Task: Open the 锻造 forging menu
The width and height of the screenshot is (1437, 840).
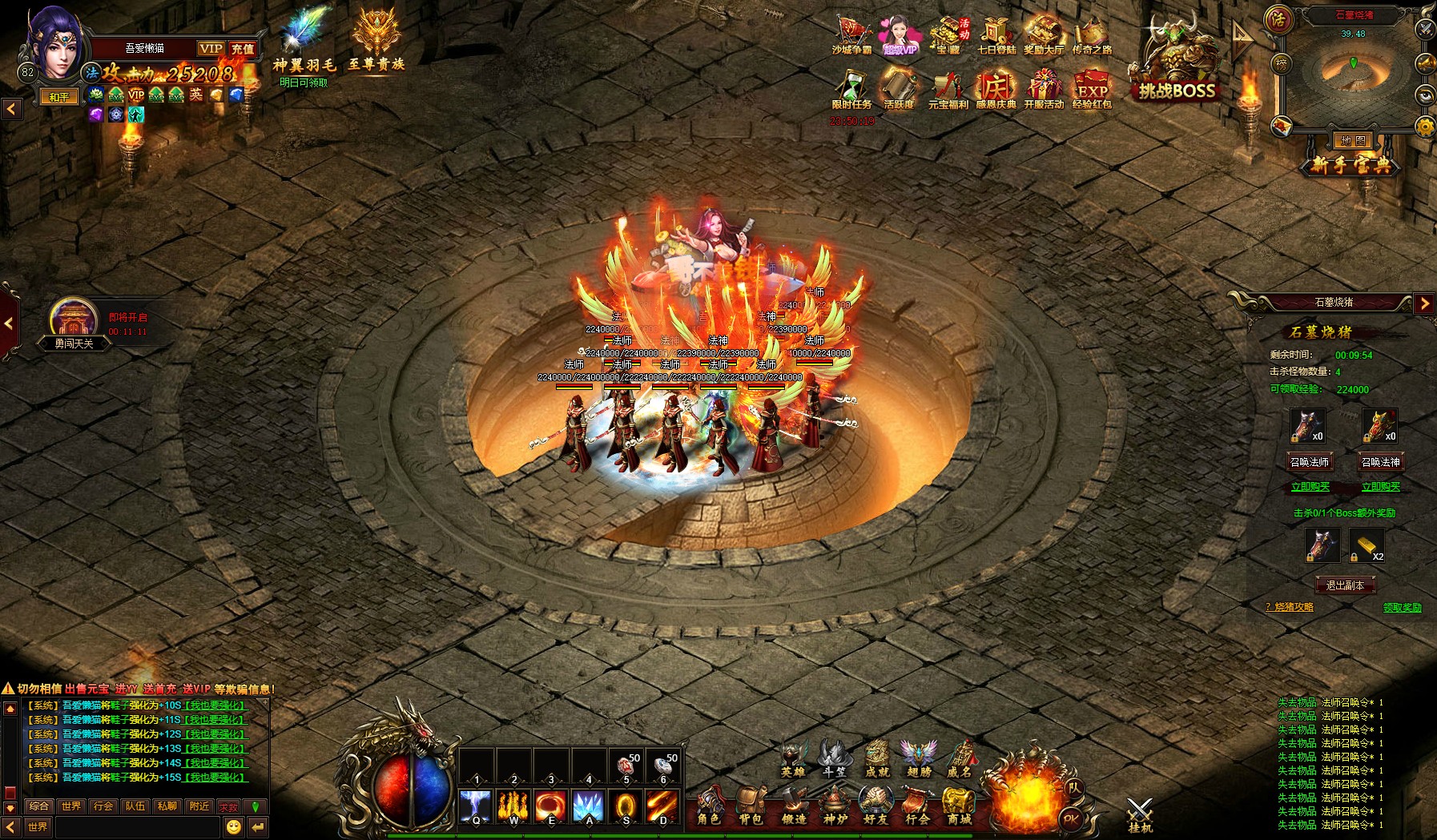Action: pos(793,804)
